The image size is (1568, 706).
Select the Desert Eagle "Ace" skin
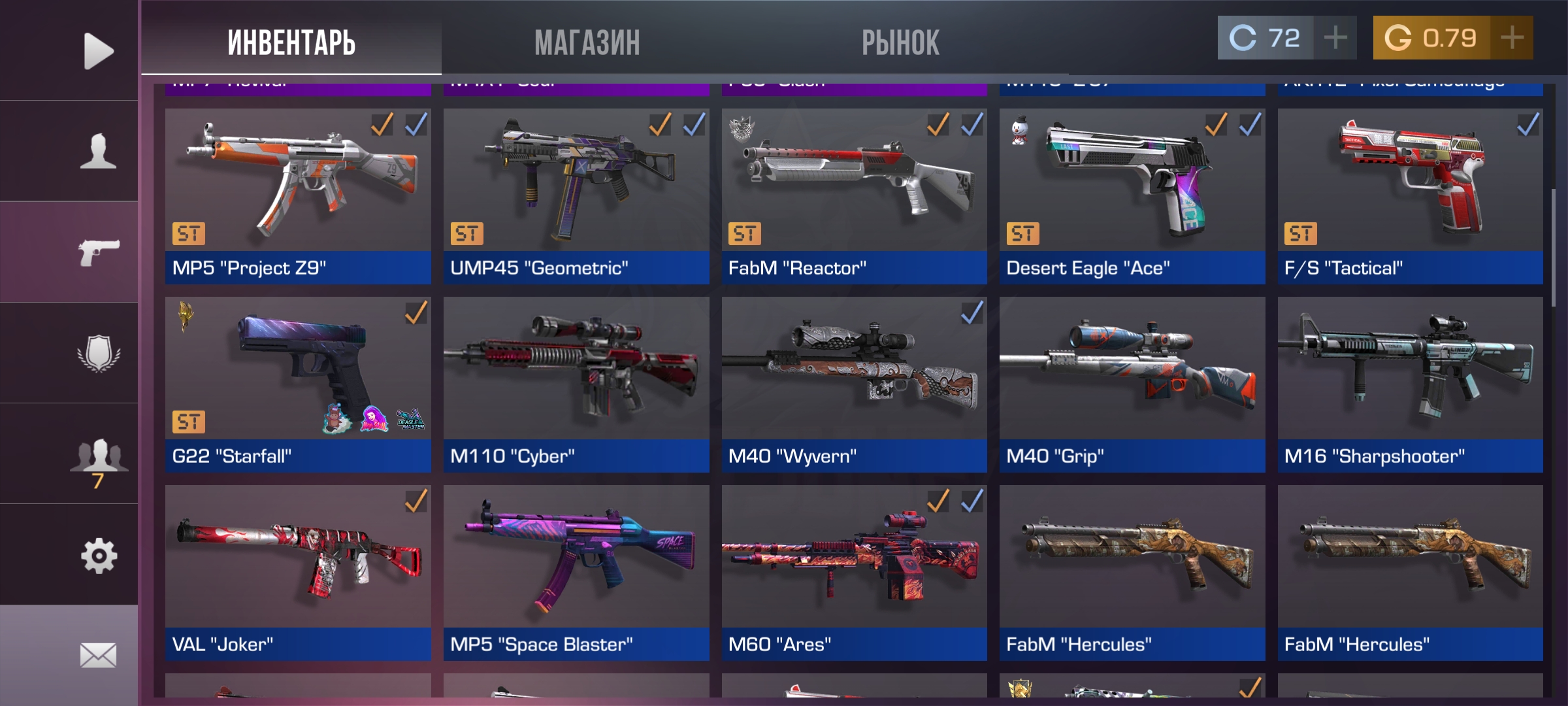[x=1132, y=196]
